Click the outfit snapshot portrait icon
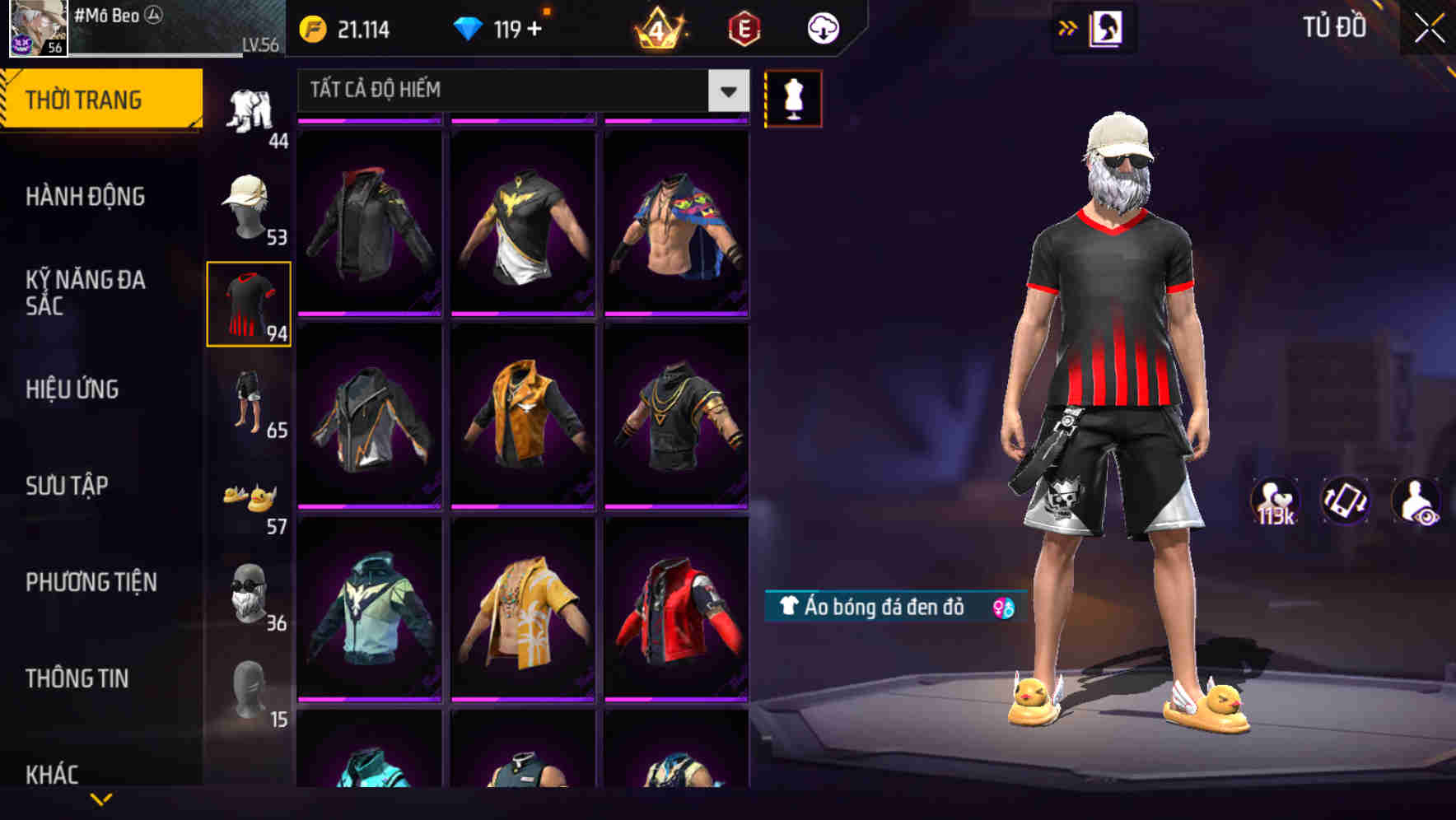This screenshot has height=820, width=1456. click(1108, 27)
